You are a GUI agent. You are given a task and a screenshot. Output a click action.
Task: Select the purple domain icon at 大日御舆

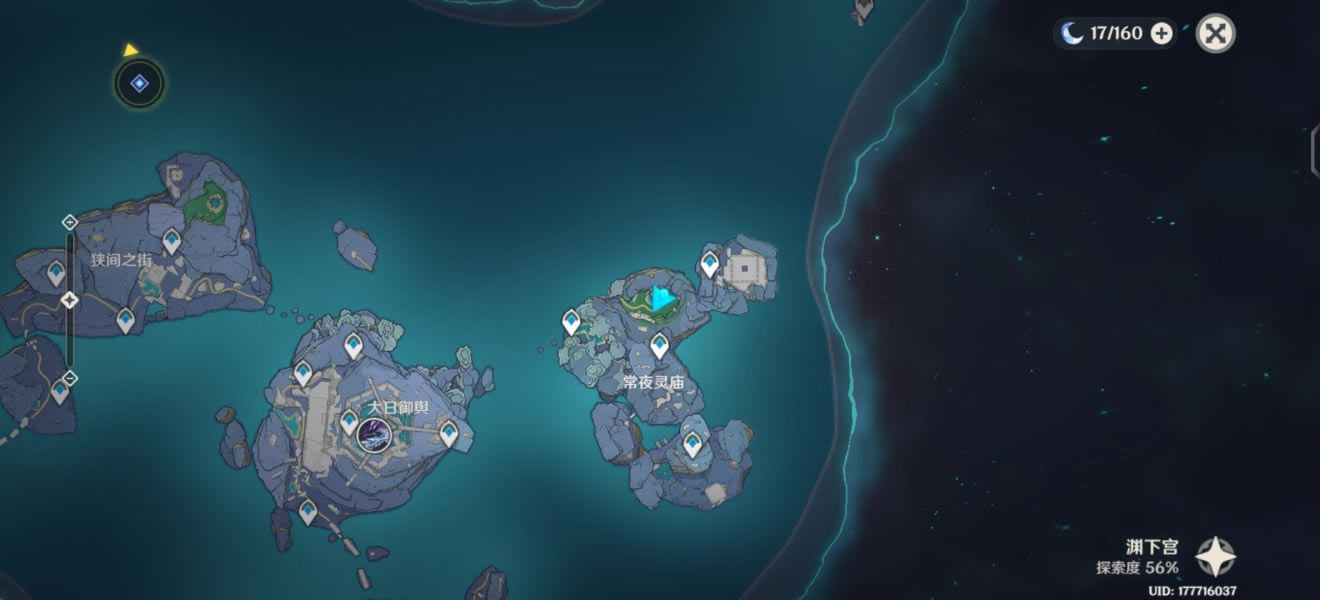(374, 435)
